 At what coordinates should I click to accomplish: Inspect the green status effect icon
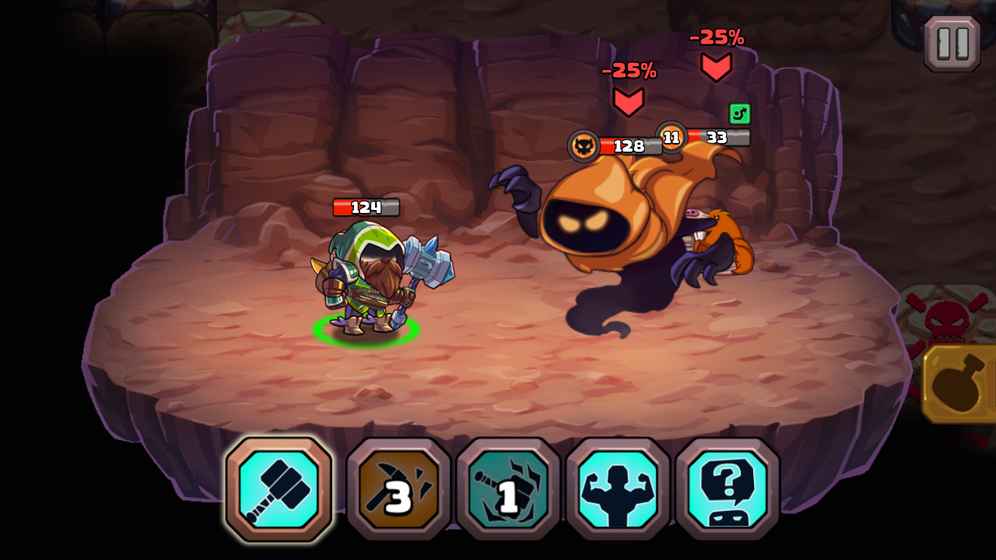click(x=739, y=114)
